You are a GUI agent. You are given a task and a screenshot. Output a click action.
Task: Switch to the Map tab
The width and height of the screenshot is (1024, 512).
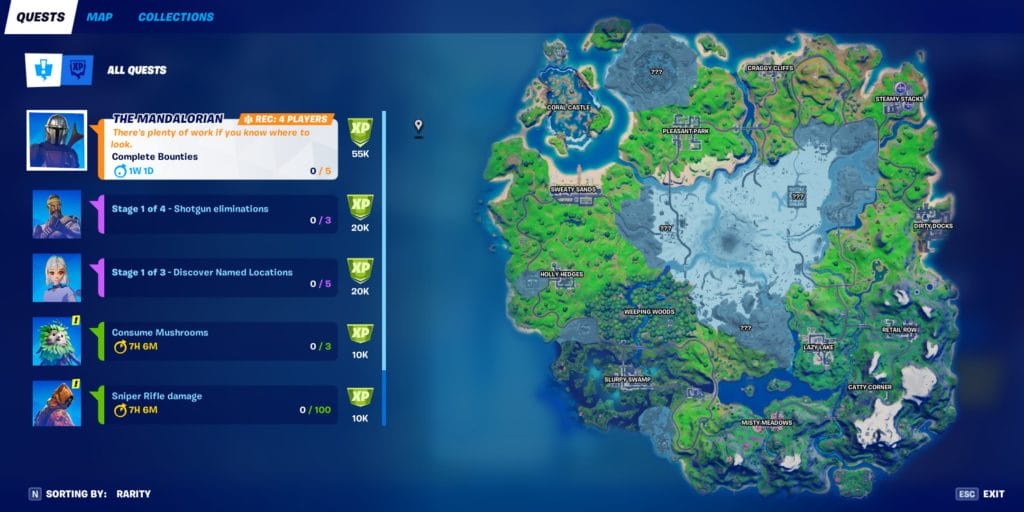click(x=99, y=17)
